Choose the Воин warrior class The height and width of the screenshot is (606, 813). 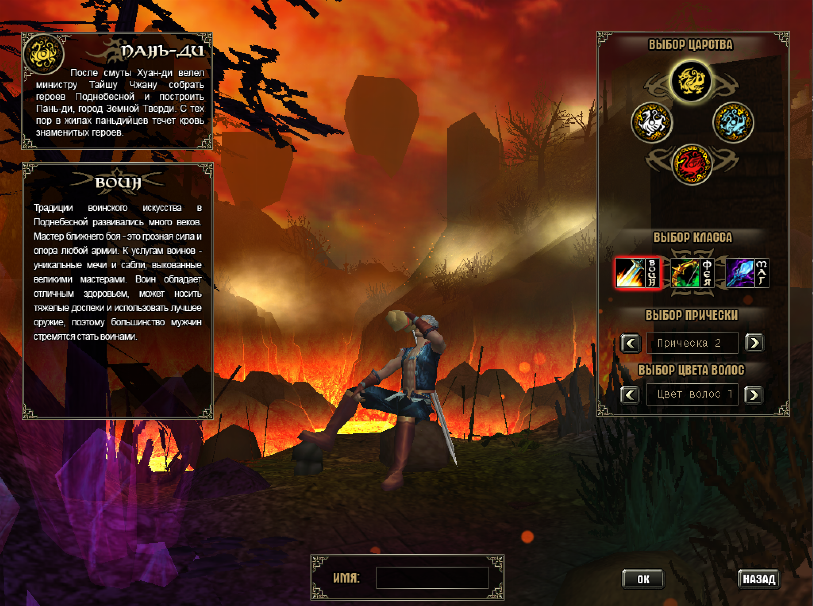click(x=638, y=272)
